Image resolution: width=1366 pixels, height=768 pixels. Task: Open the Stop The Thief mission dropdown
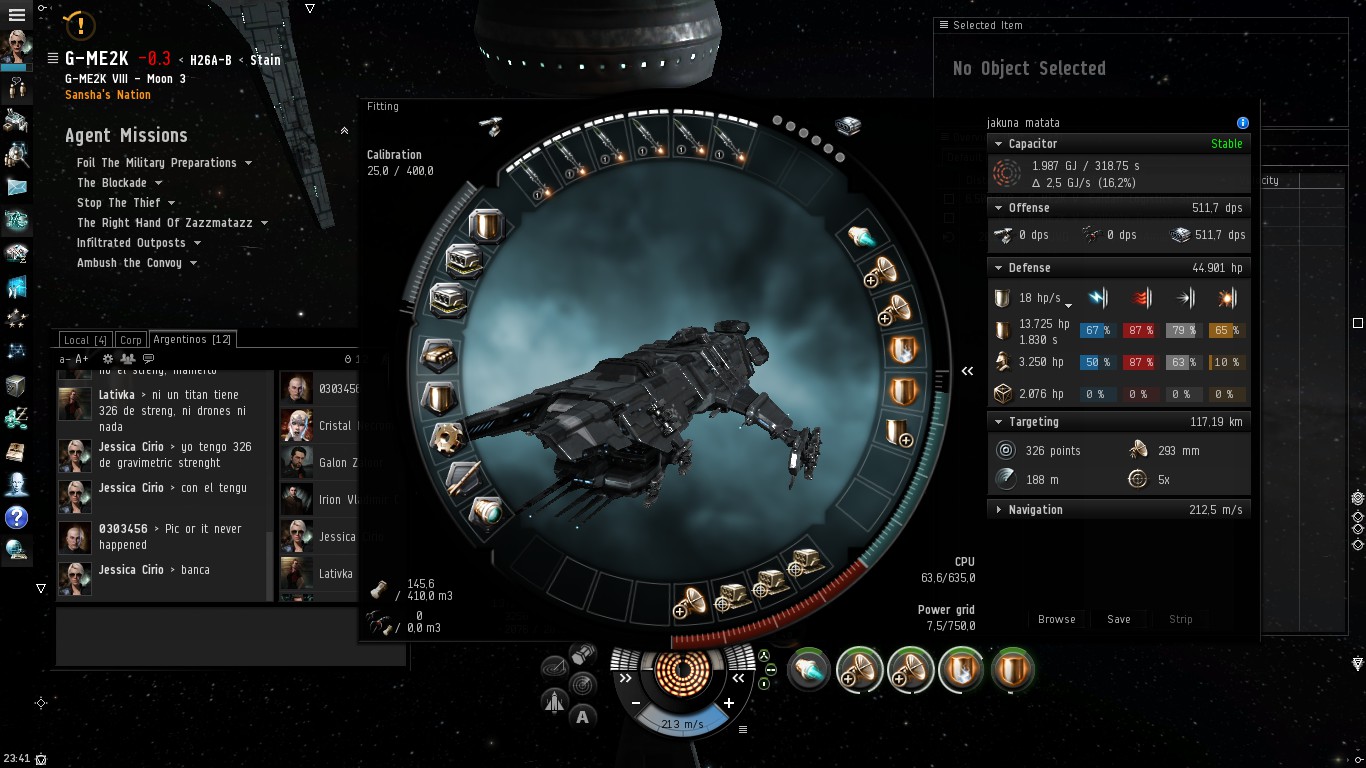[119, 203]
